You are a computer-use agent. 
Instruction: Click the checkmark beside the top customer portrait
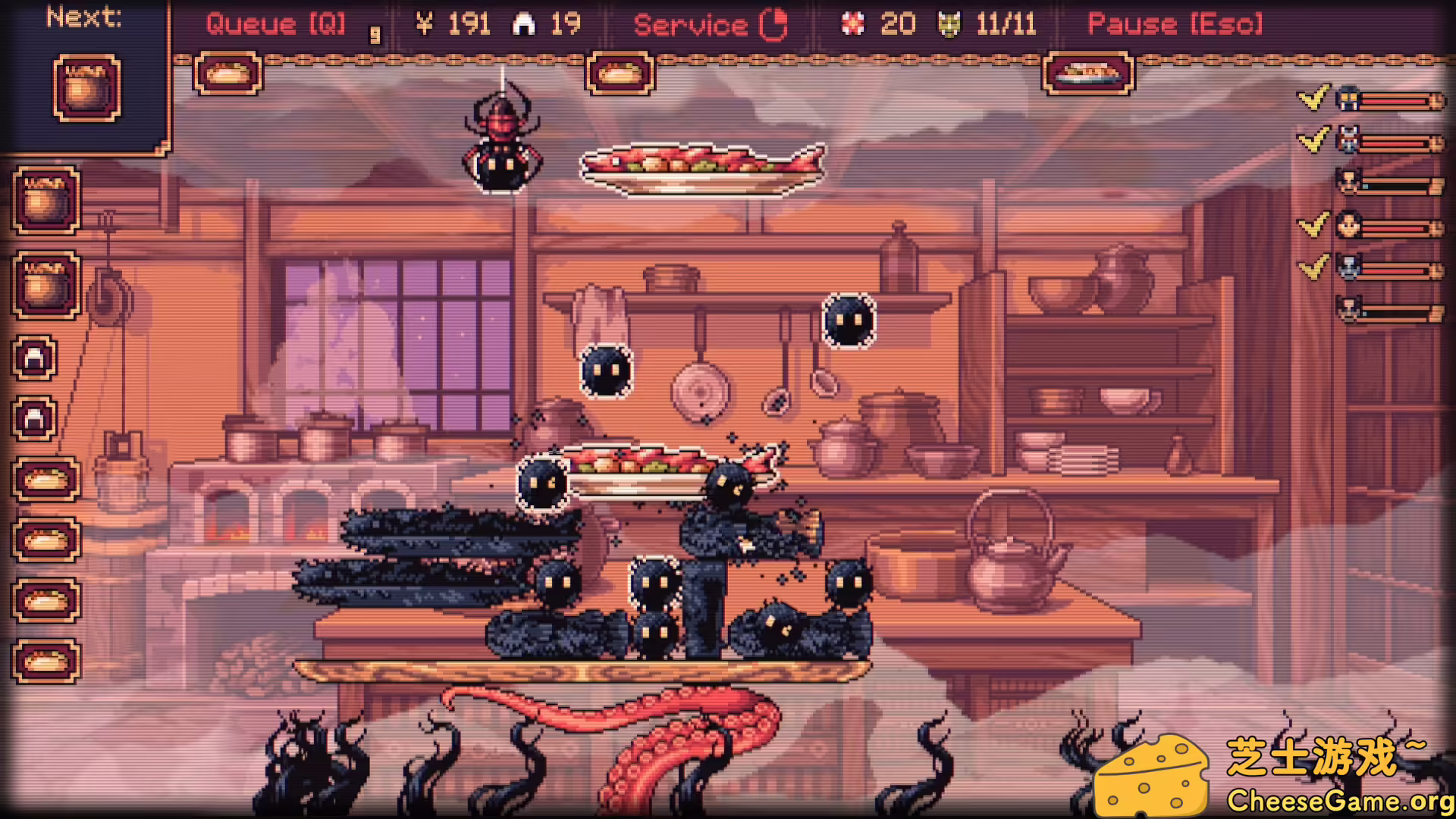(1312, 99)
